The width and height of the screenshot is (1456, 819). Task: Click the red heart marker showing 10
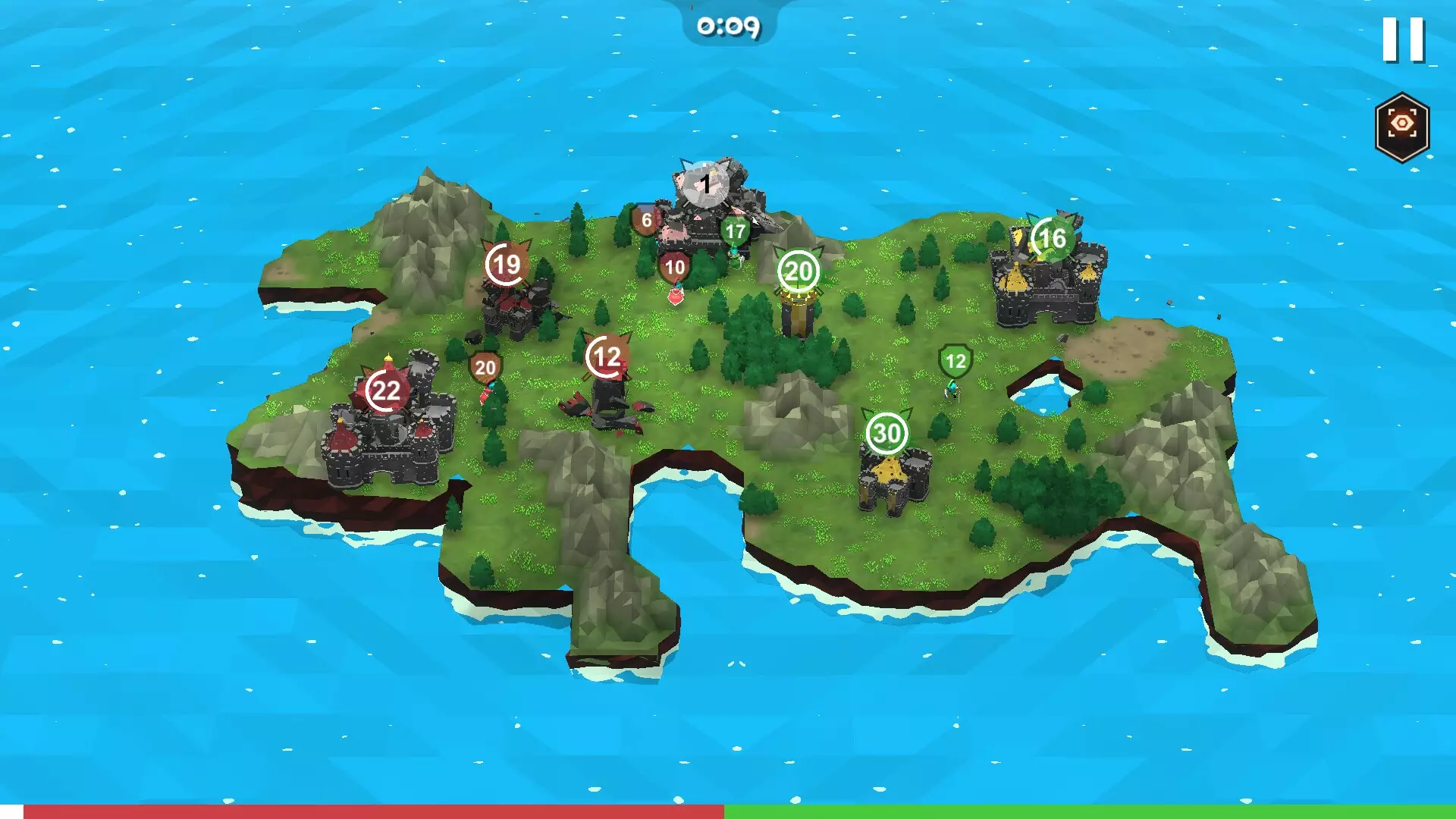pyautogui.click(x=673, y=267)
